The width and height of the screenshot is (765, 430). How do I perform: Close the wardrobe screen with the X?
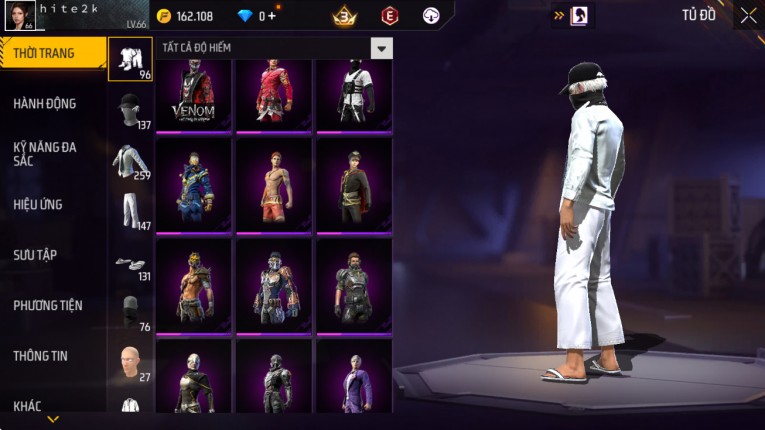[x=748, y=15]
